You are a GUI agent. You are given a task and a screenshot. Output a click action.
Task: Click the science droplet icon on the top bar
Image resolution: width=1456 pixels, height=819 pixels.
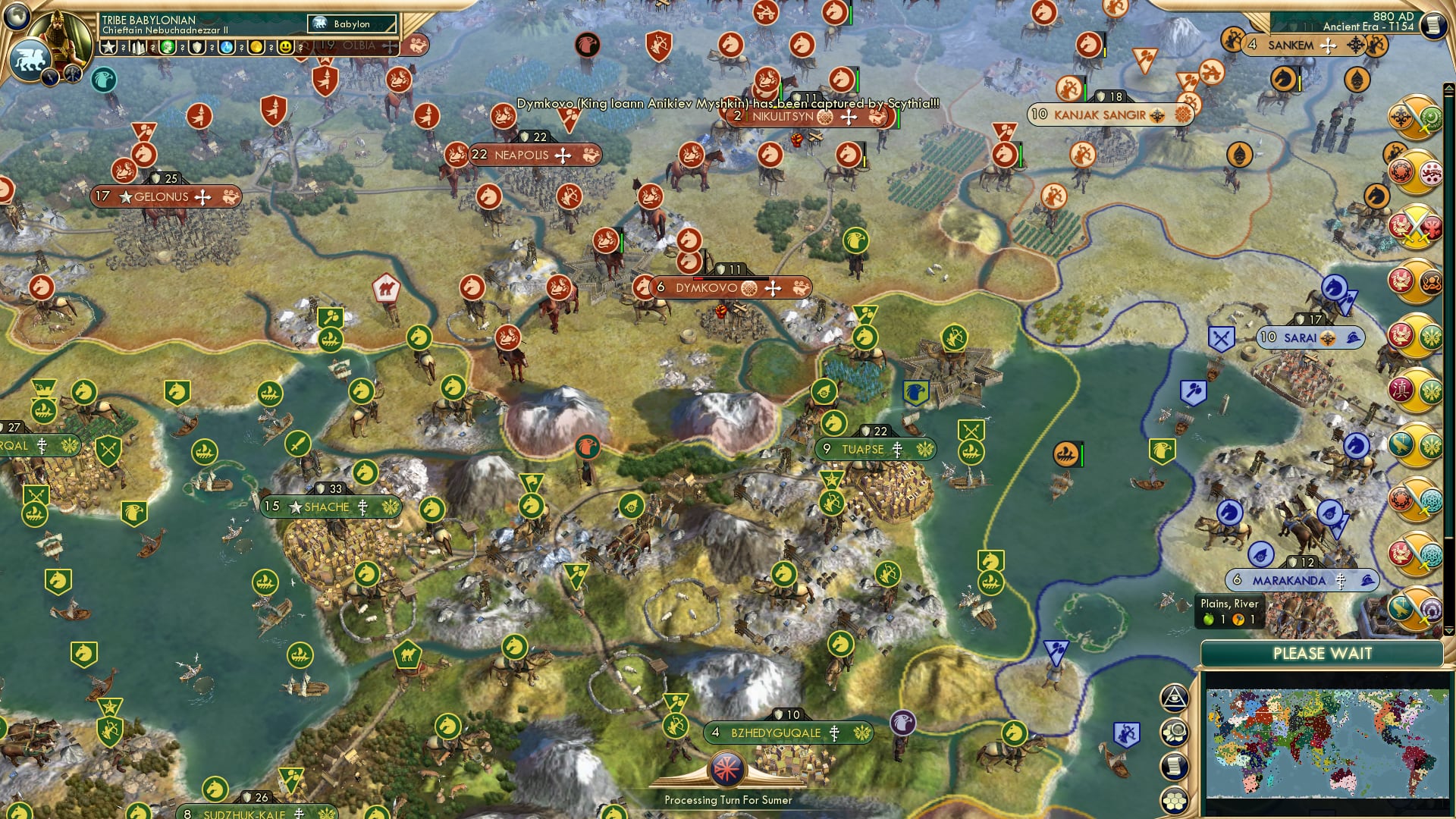click(x=224, y=47)
